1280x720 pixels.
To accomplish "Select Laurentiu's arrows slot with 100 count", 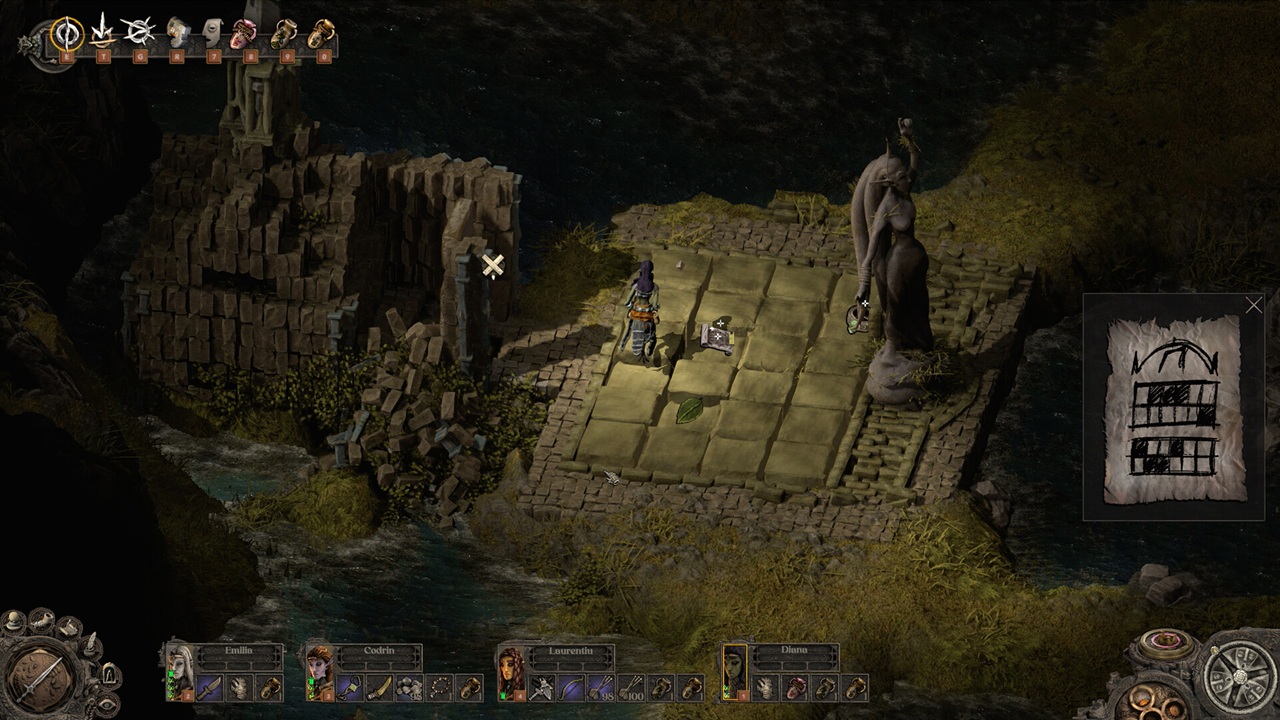I will coord(631,688).
